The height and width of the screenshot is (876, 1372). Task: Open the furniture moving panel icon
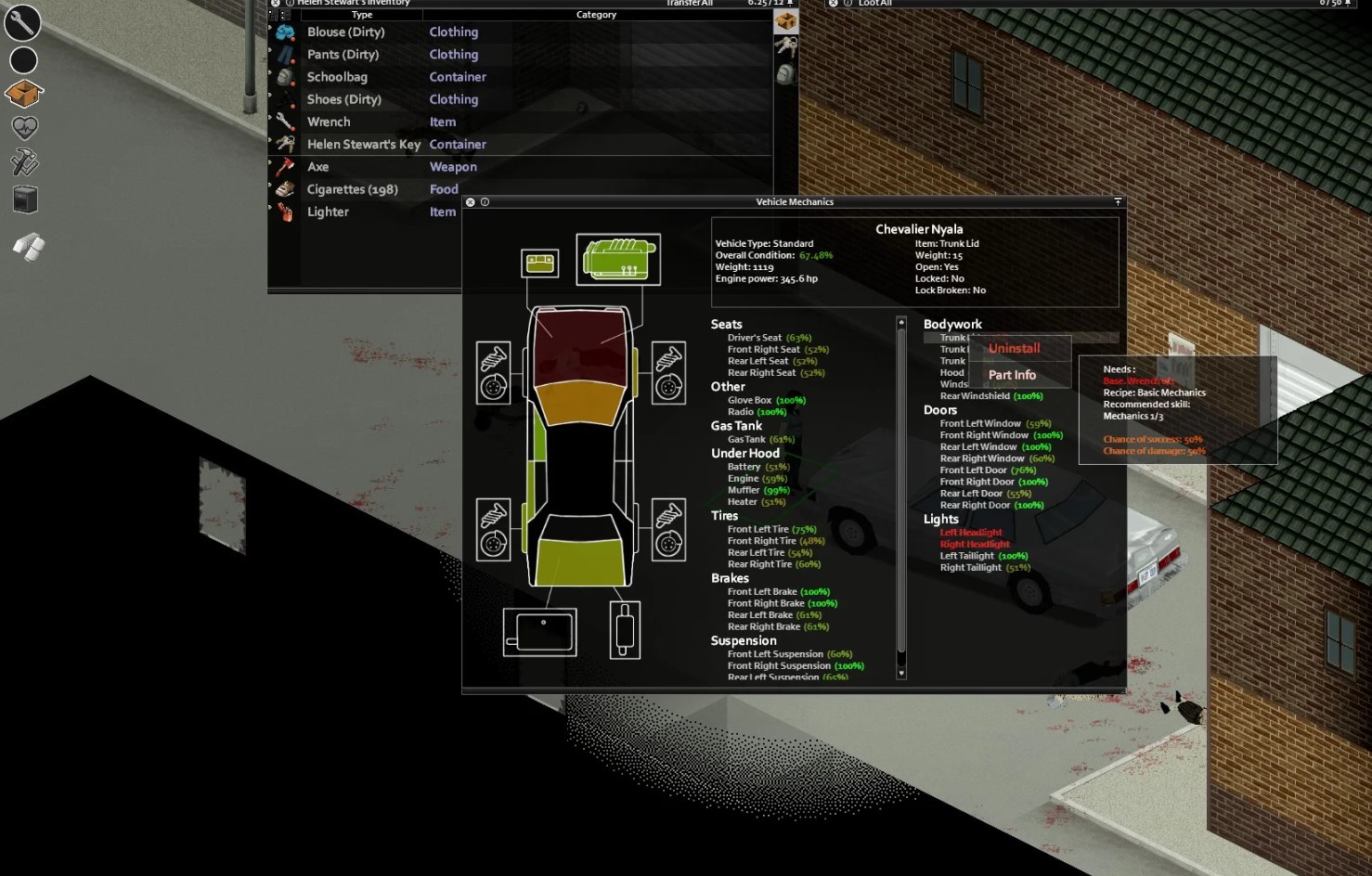[23, 198]
